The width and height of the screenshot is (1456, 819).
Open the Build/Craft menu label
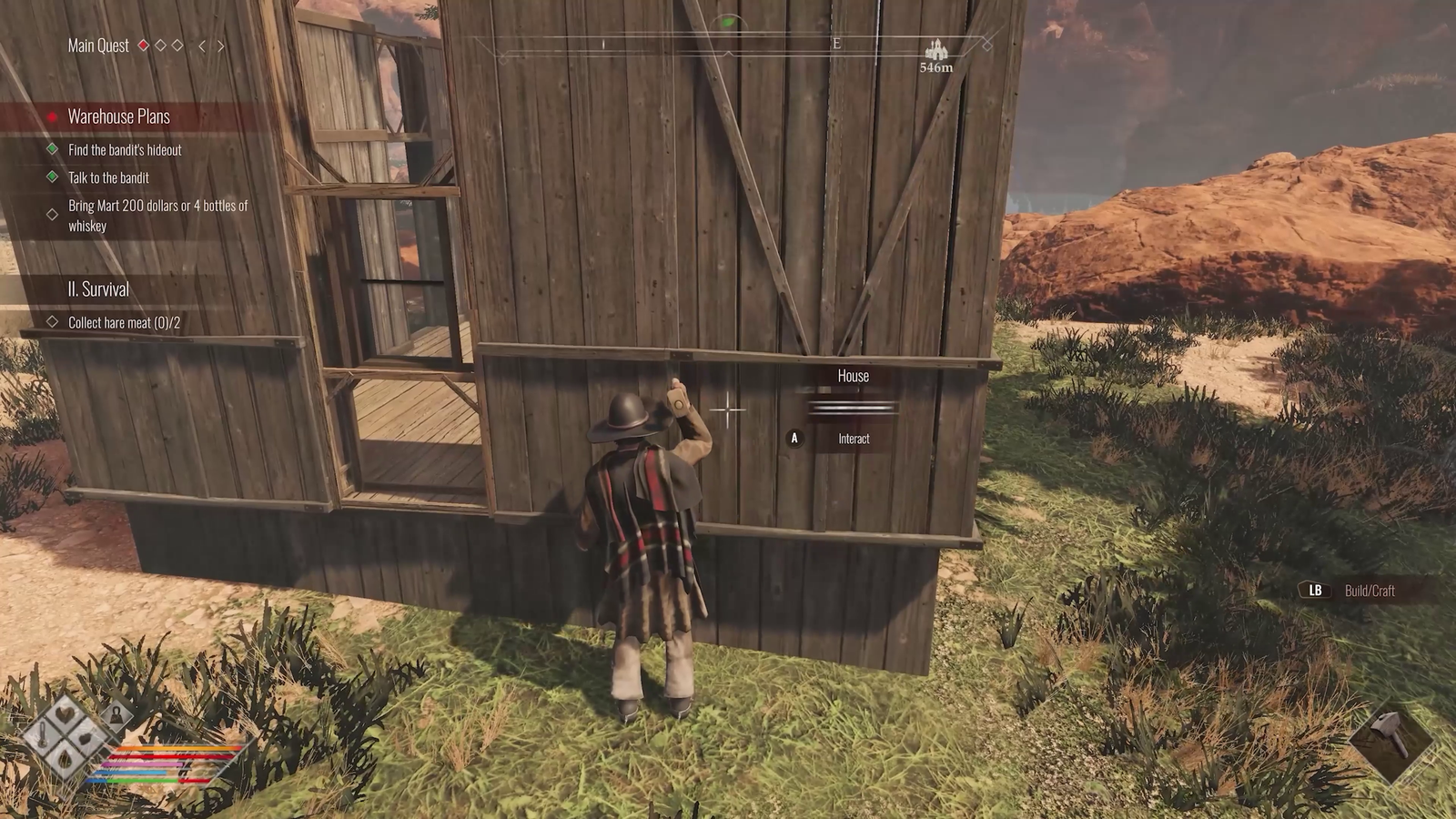pos(1369,591)
